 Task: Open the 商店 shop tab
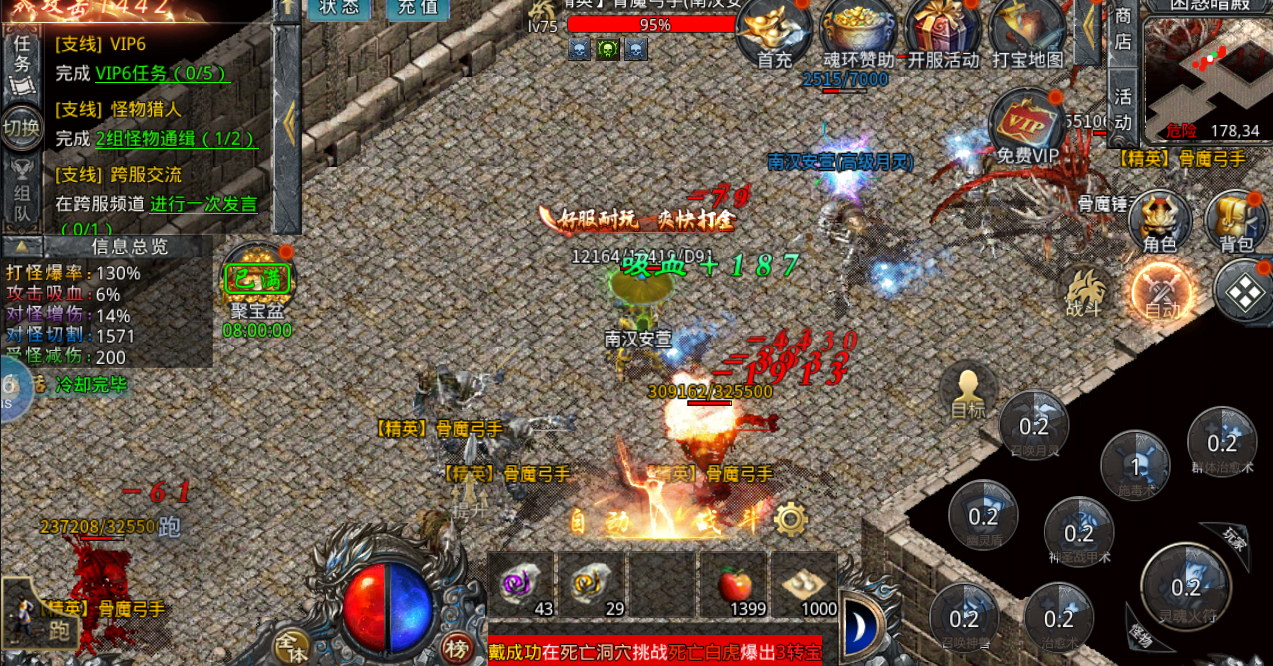pyautogui.click(x=1123, y=30)
